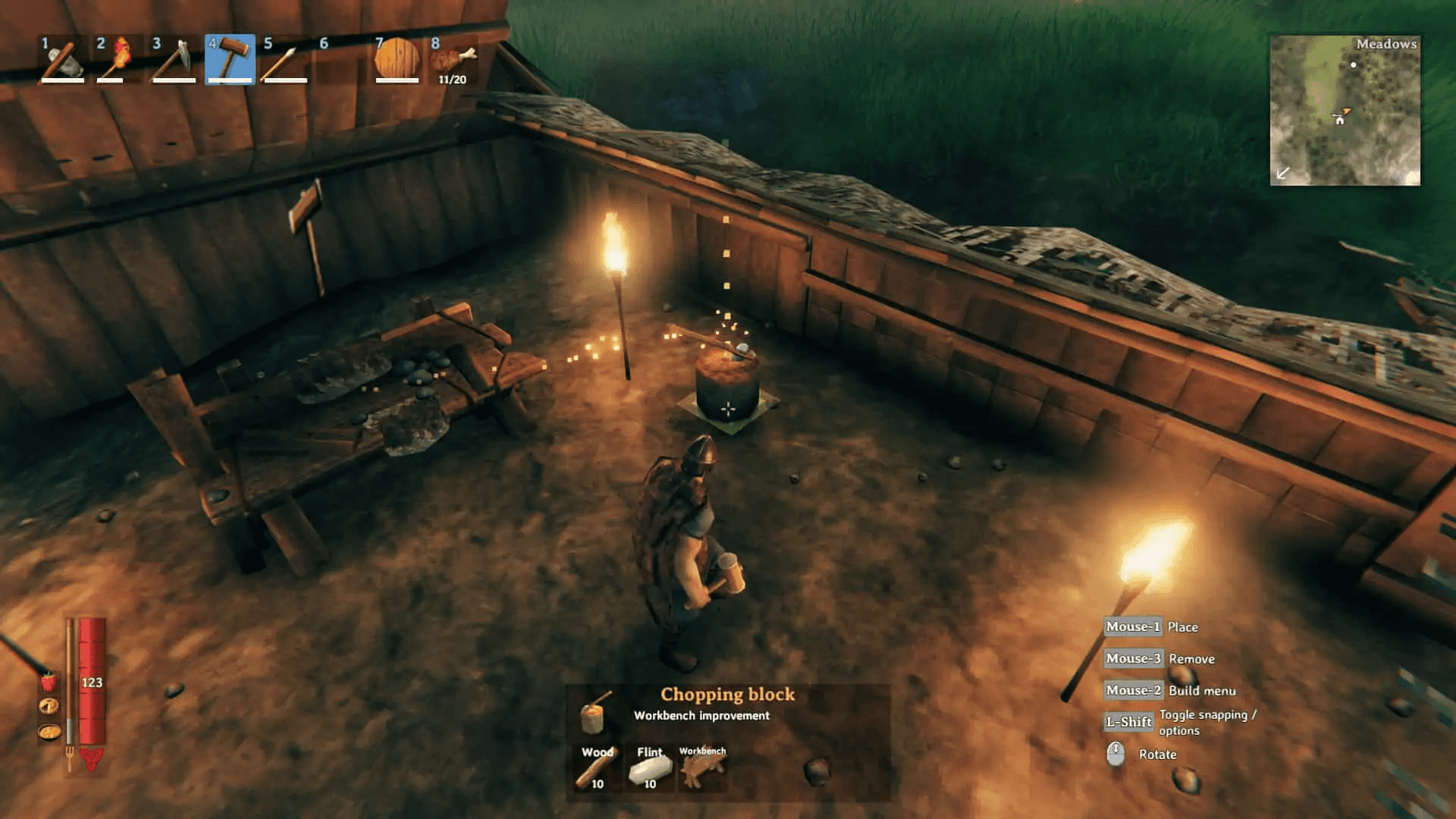Click the Wood ingredient icon in crafting panel
This screenshot has height=819, width=1456.
(x=596, y=766)
